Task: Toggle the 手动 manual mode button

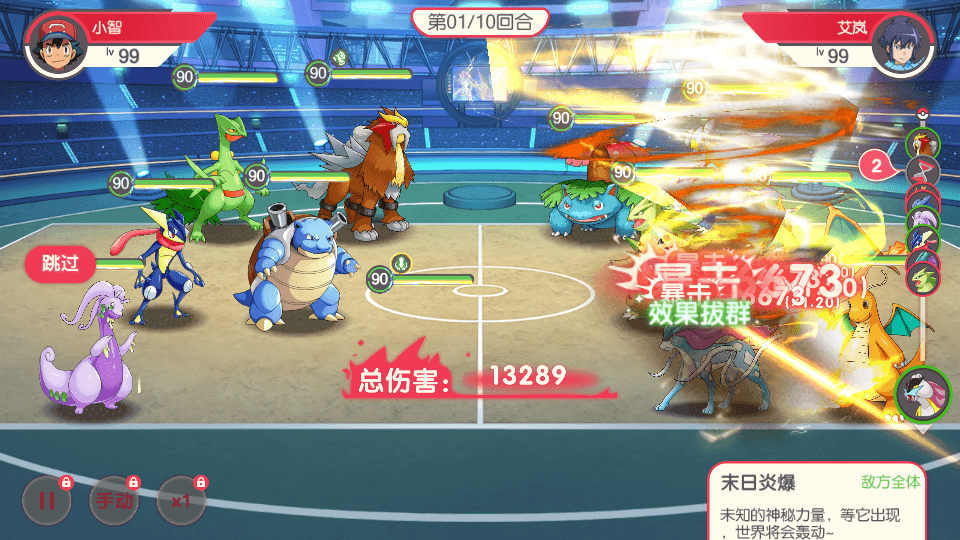Action: 113,502
